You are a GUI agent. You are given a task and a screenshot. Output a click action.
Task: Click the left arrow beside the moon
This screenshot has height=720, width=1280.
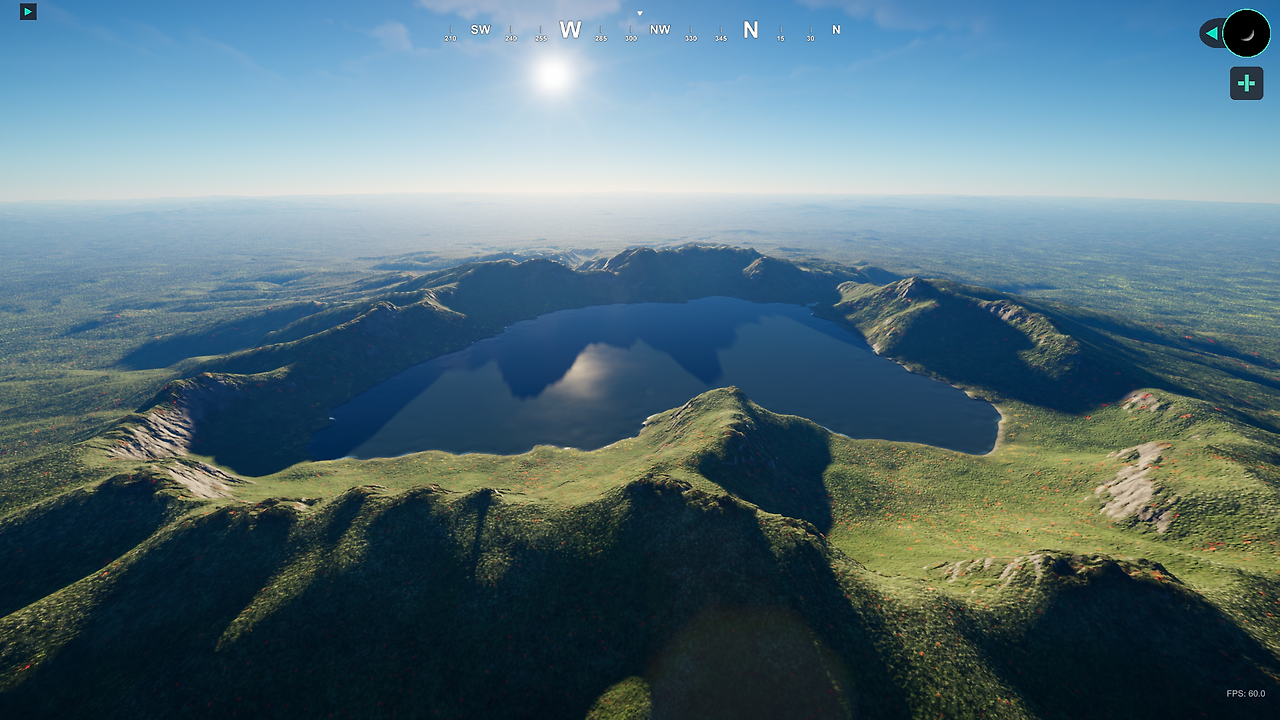1212,34
